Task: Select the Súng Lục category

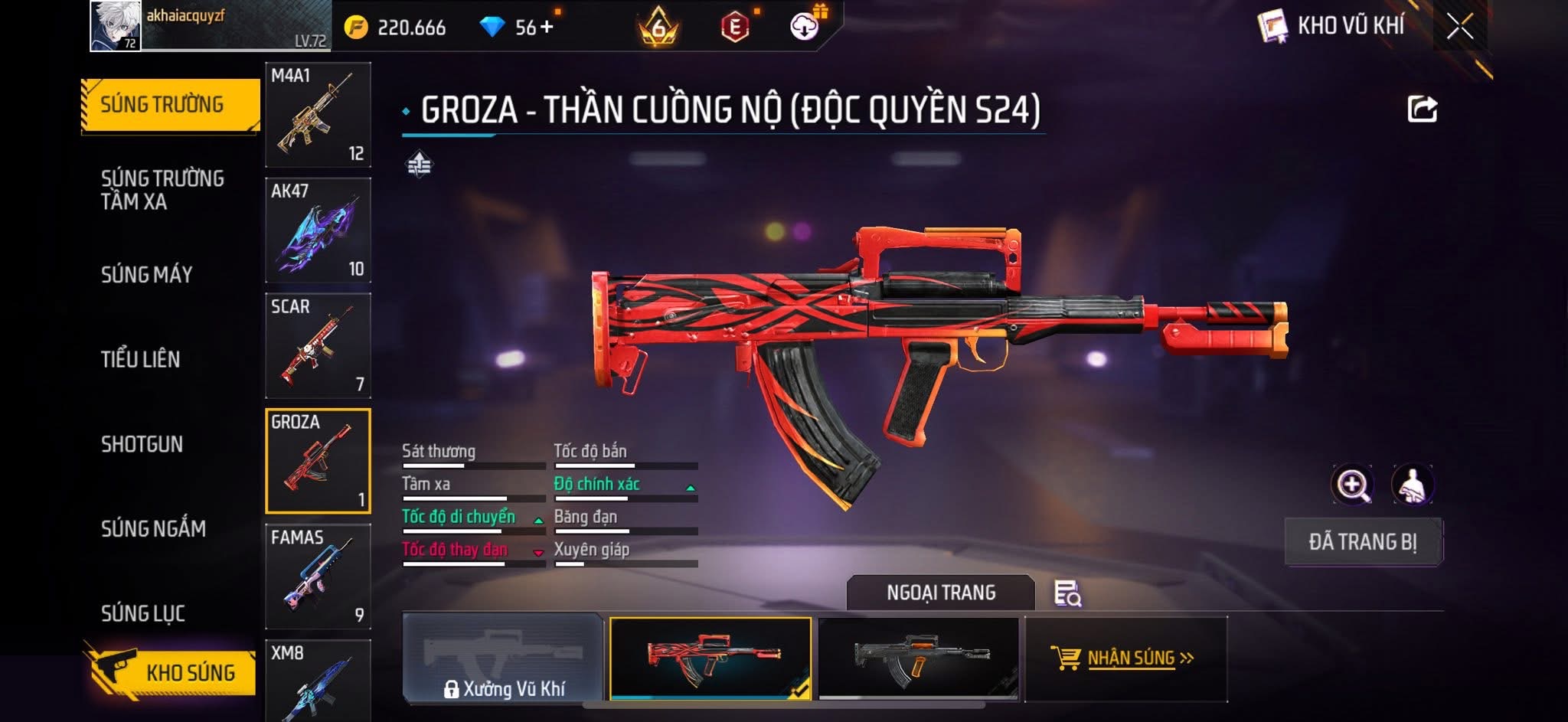Action: click(x=143, y=613)
